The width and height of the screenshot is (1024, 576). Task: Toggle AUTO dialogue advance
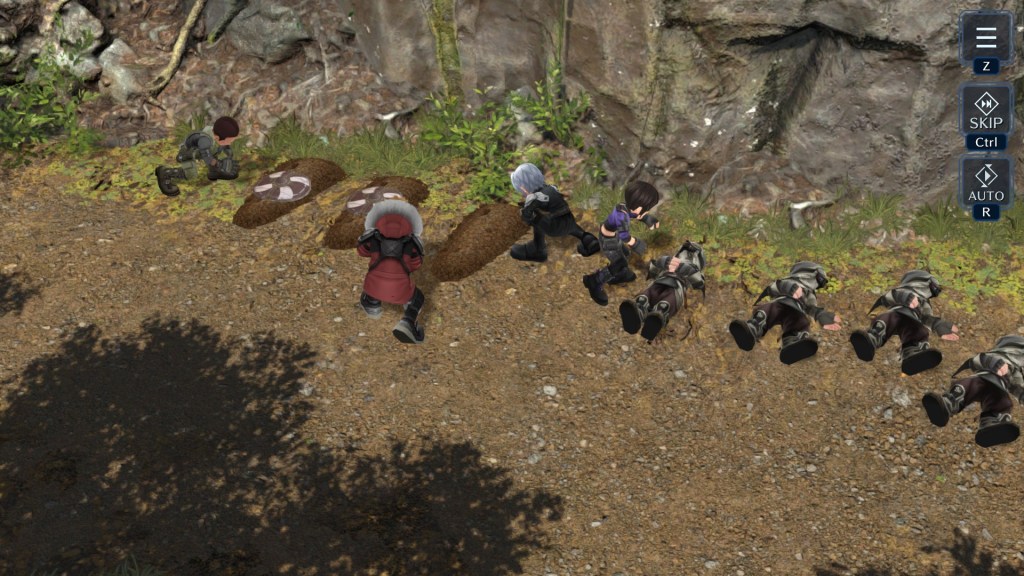pos(985,181)
